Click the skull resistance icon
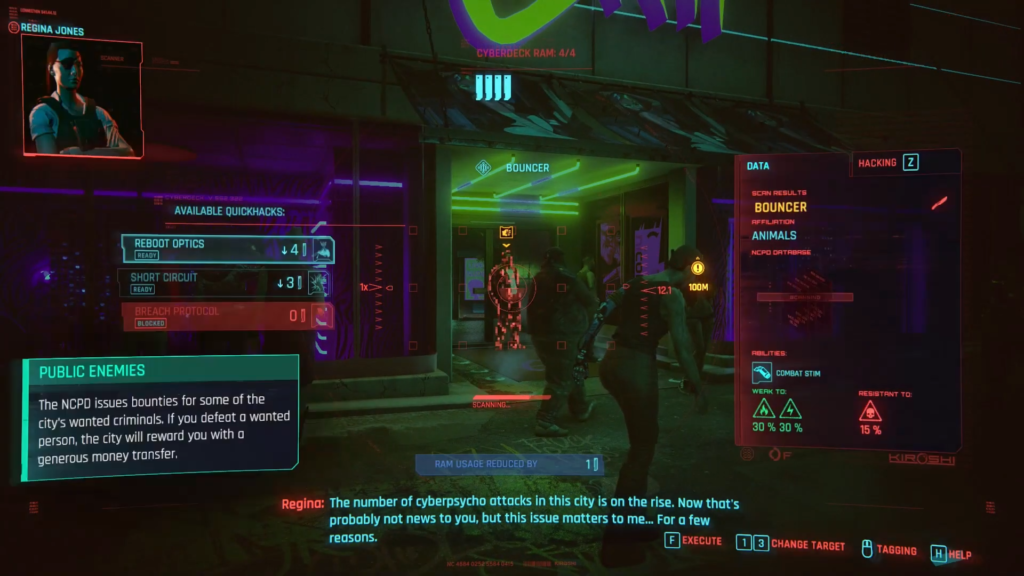The width and height of the screenshot is (1024, 576). 870,410
